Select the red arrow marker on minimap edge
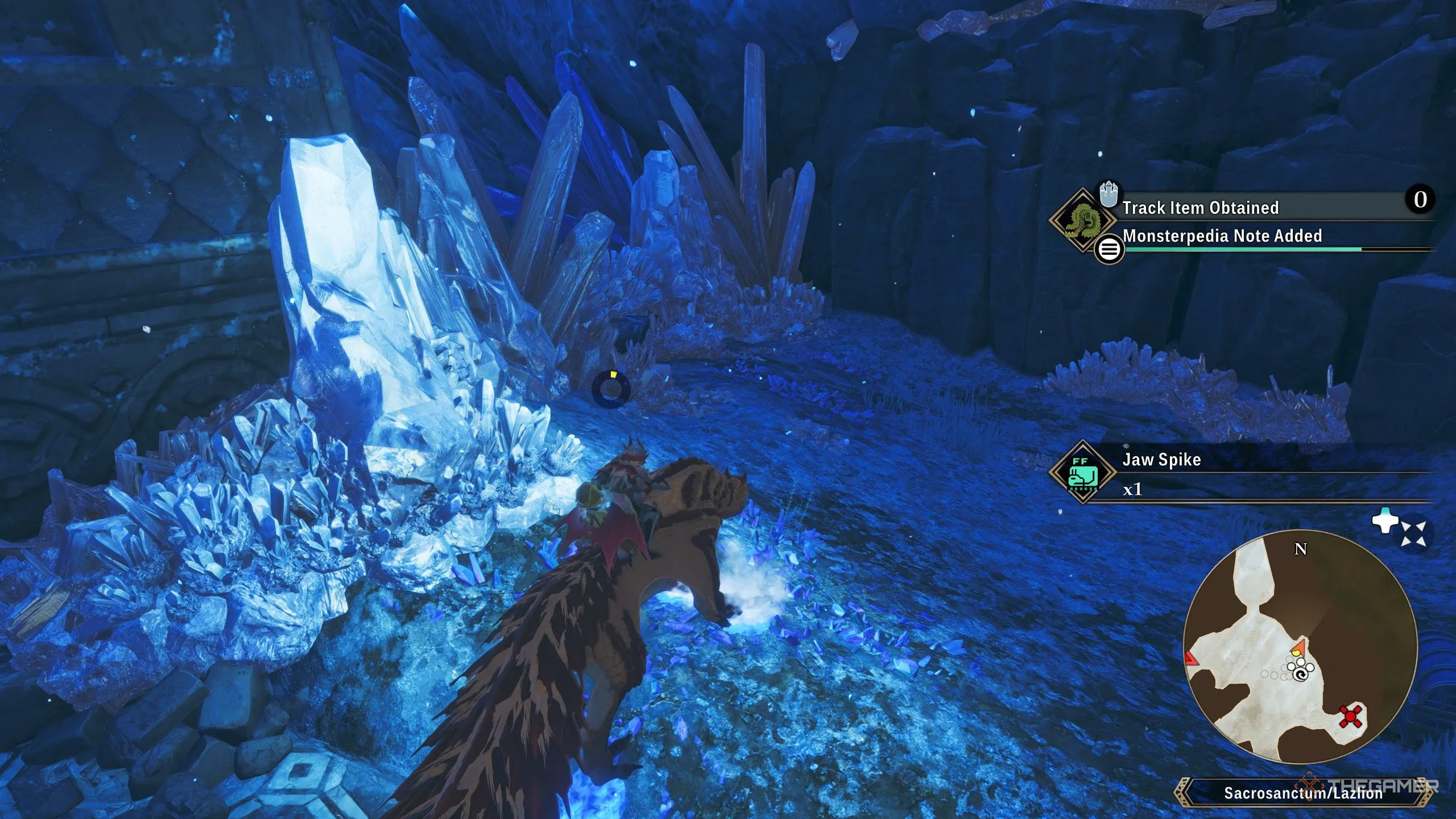Viewport: 1456px width, 819px height. (1191, 659)
